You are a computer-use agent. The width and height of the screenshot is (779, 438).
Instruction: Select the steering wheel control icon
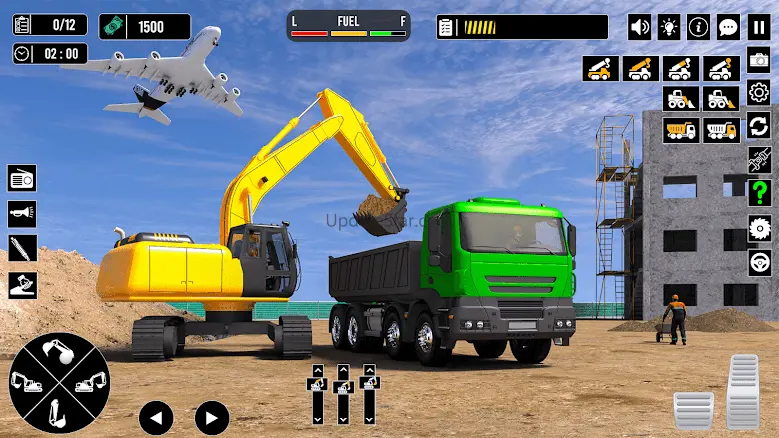(x=759, y=262)
